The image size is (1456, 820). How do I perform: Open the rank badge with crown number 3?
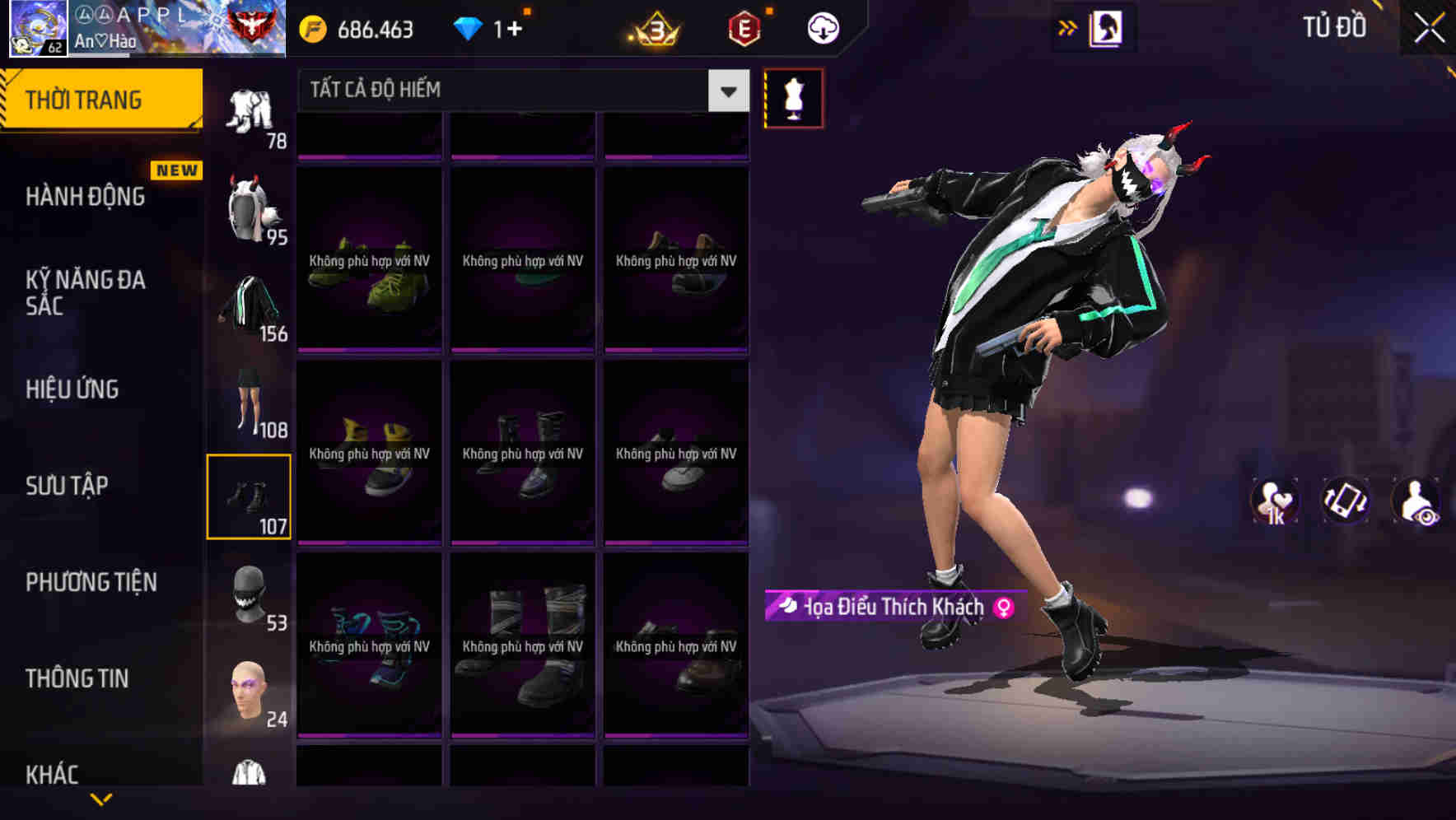pyautogui.click(x=650, y=27)
